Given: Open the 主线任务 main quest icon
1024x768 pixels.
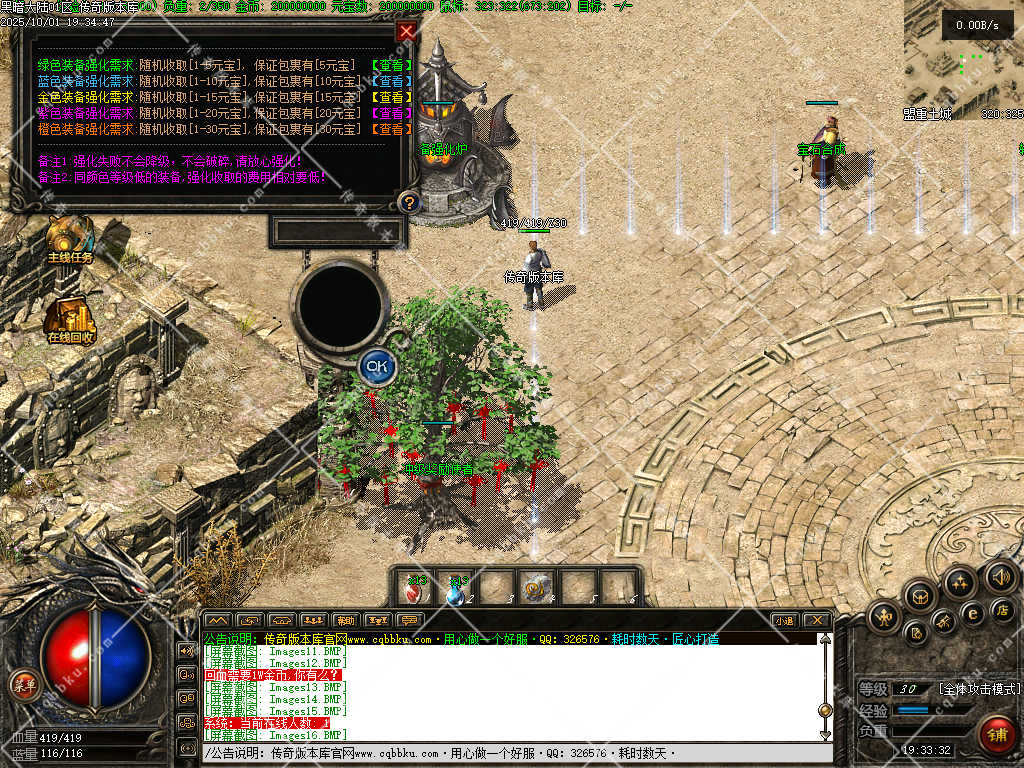Looking at the screenshot, I should tap(70, 238).
